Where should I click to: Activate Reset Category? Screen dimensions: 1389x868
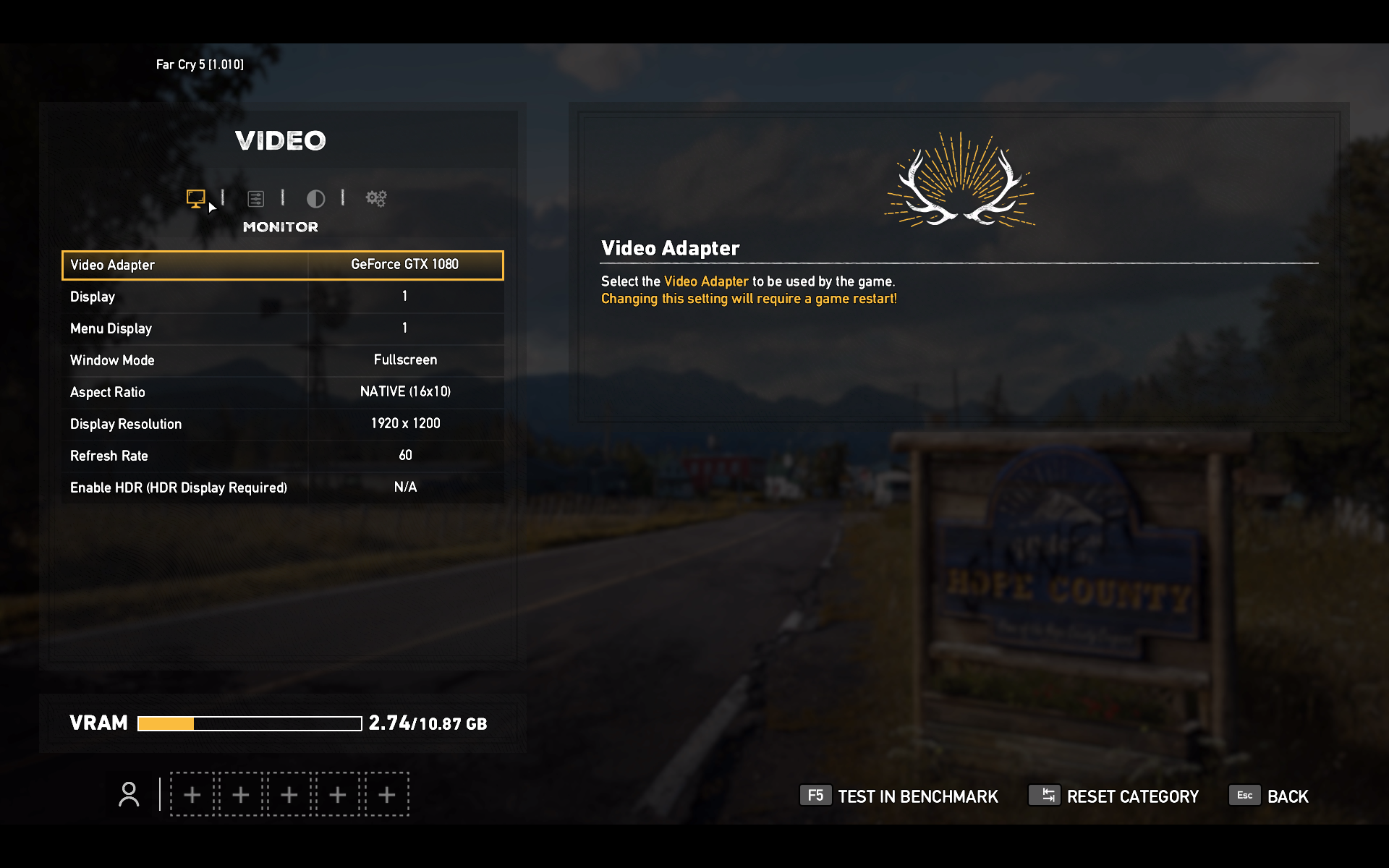pos(1114,796)
